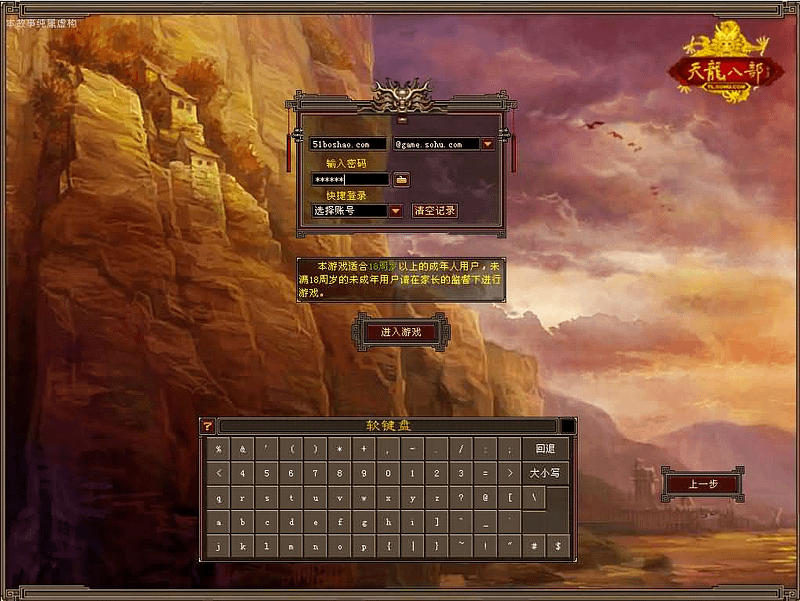The height and width of the screenshot is (601, 800).
Task: Close the soft keyboard panel
Action: click(x=567, y=426)
